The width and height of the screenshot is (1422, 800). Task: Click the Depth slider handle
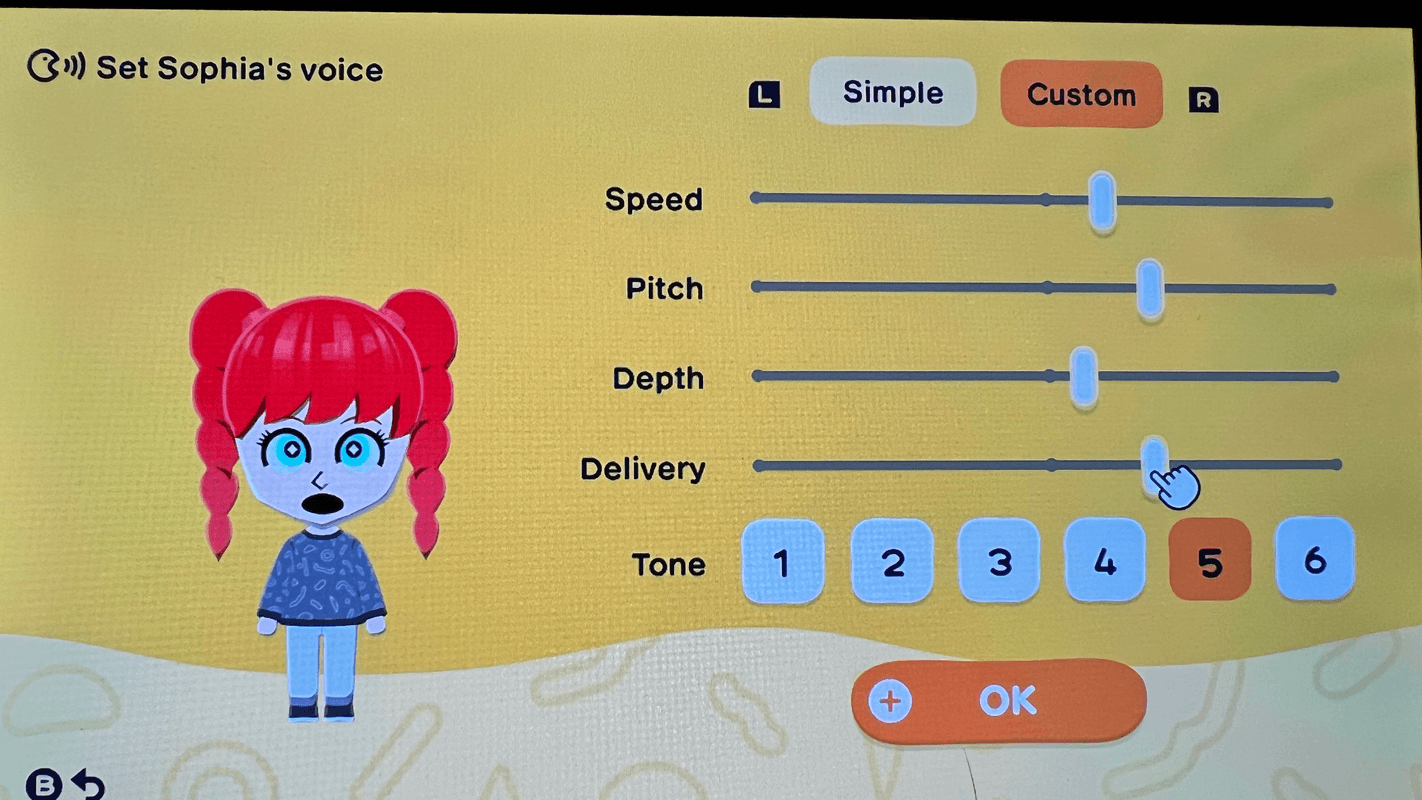[1083, 377]
